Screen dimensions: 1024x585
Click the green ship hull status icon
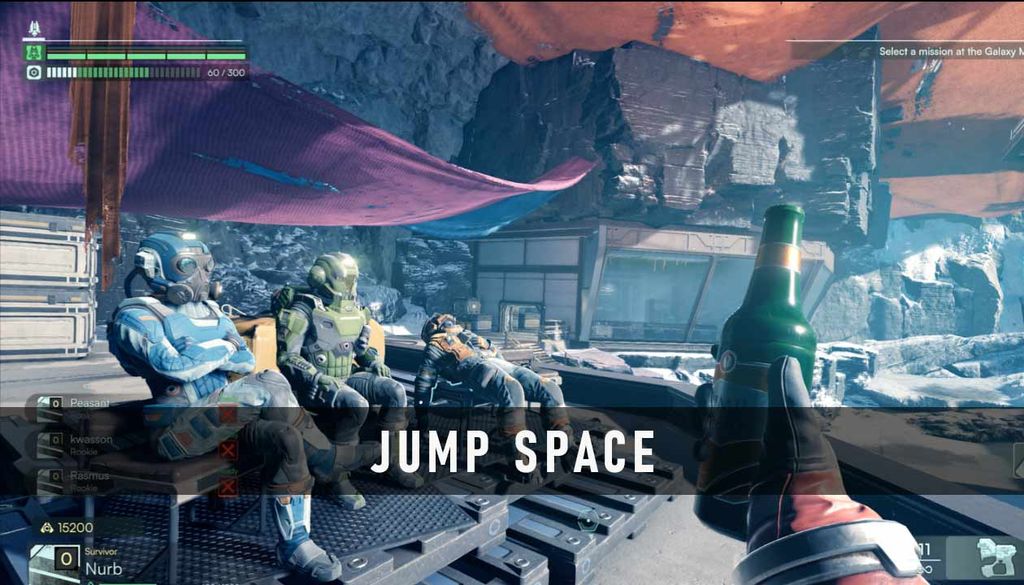pyautogui.click(x=34, y=54)
